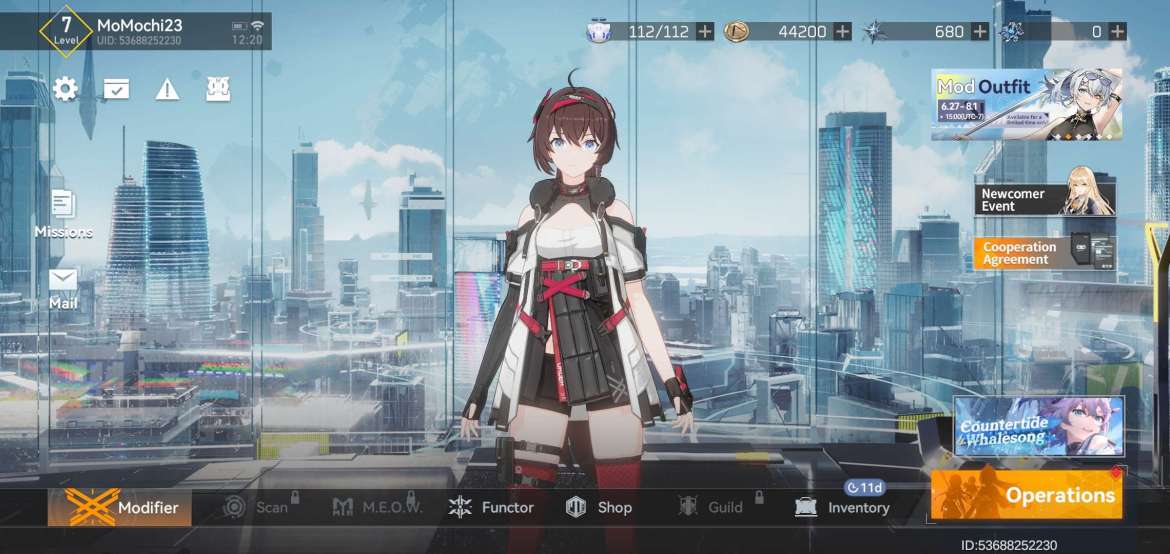Add gold coins with the 44200 plus button

(843, 31)
